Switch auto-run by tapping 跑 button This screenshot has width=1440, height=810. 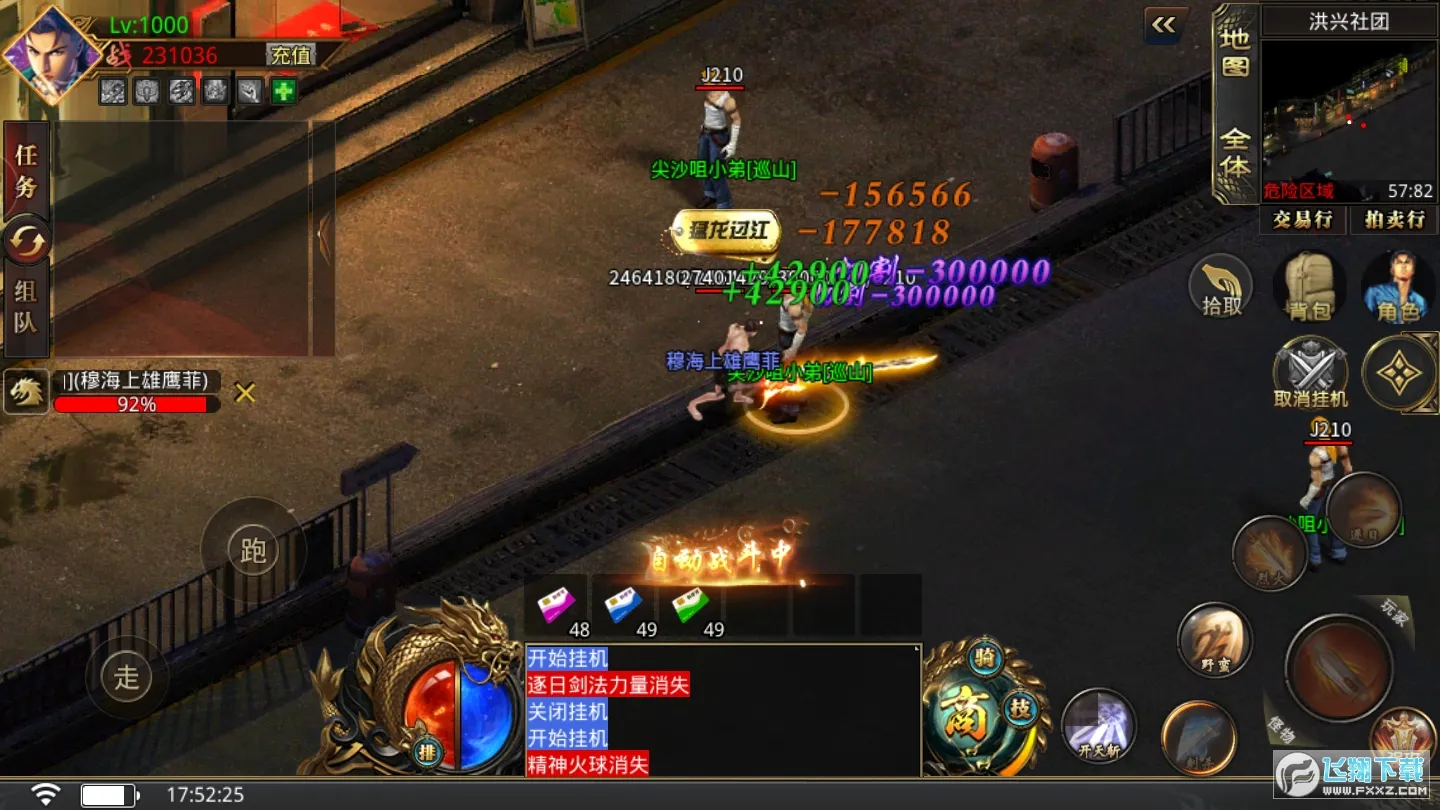click(253, 549)
